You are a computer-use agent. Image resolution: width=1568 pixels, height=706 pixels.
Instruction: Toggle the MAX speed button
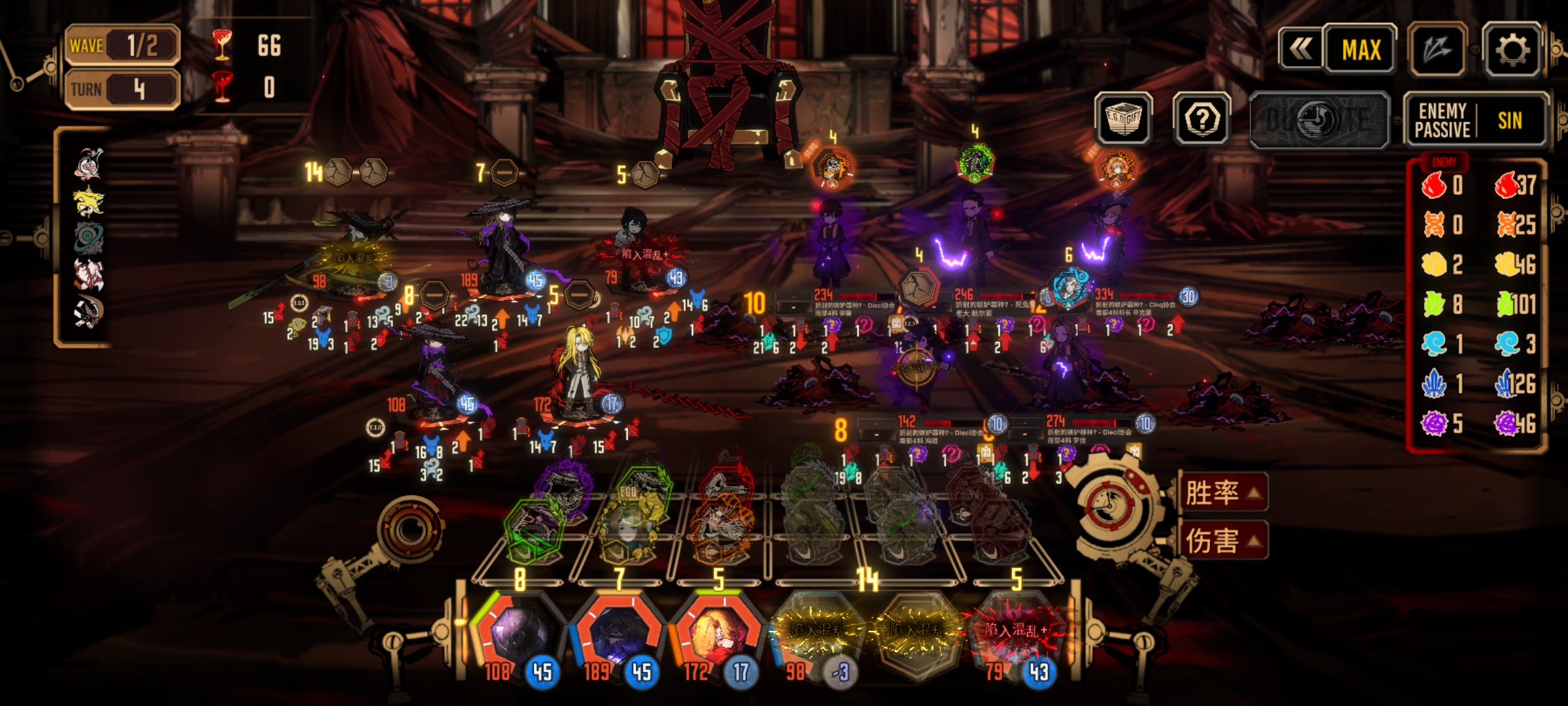pyautogui.click(x=1361, y=50)
